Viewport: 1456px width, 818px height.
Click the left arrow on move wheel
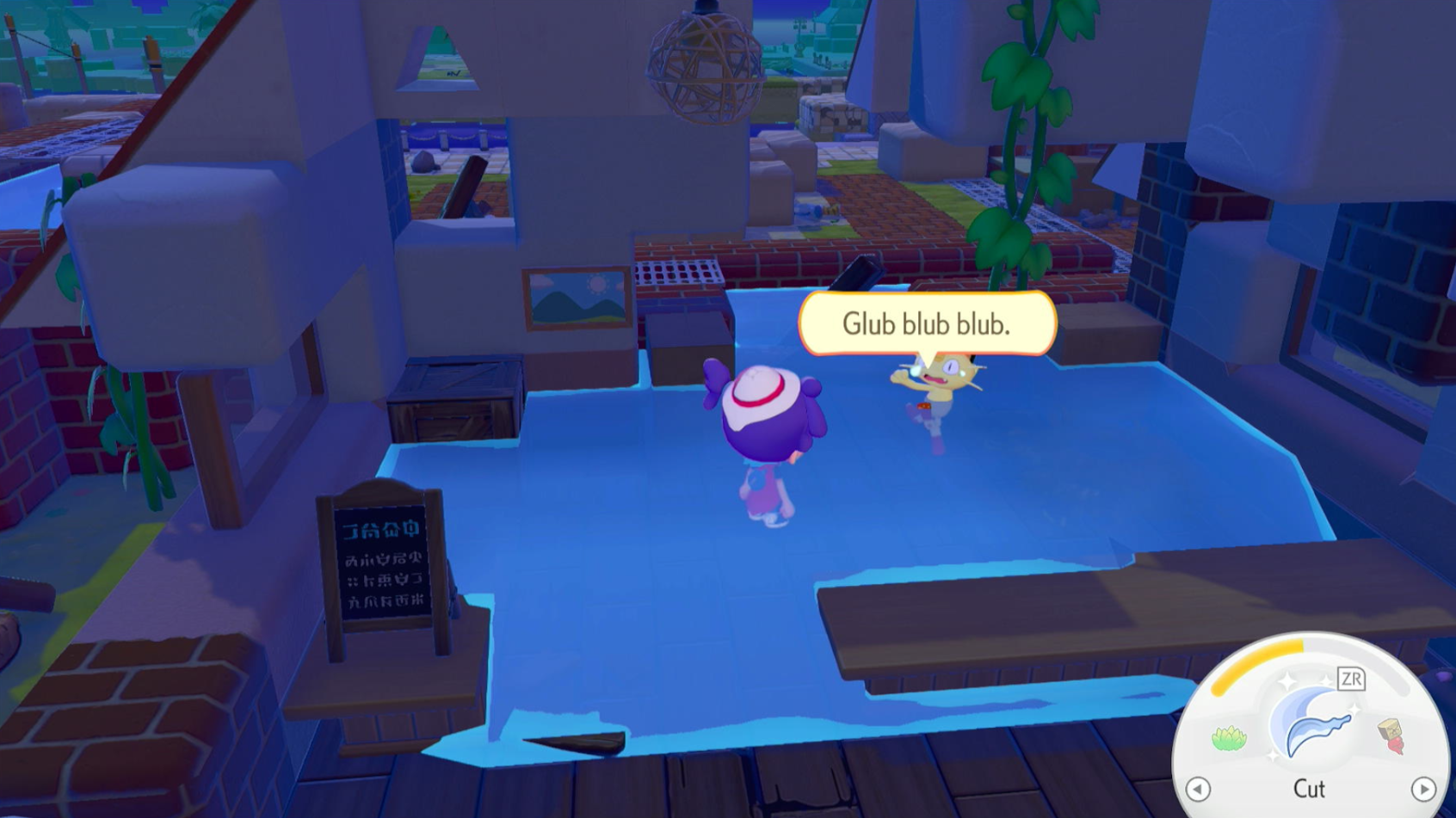pyautogui.click(x=1198, y=789)
